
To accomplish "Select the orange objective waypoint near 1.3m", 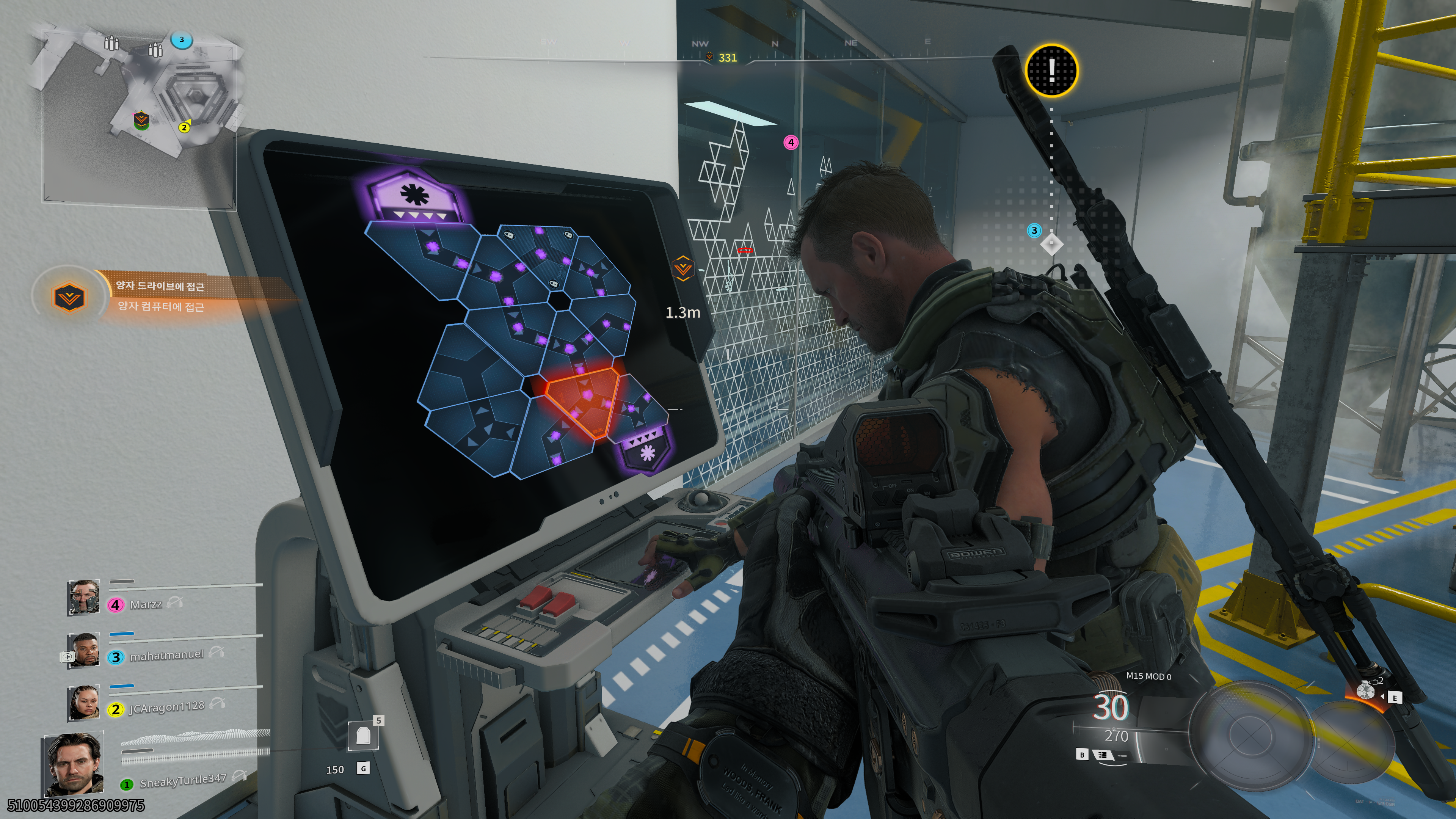I will click(x=682, y=268).
